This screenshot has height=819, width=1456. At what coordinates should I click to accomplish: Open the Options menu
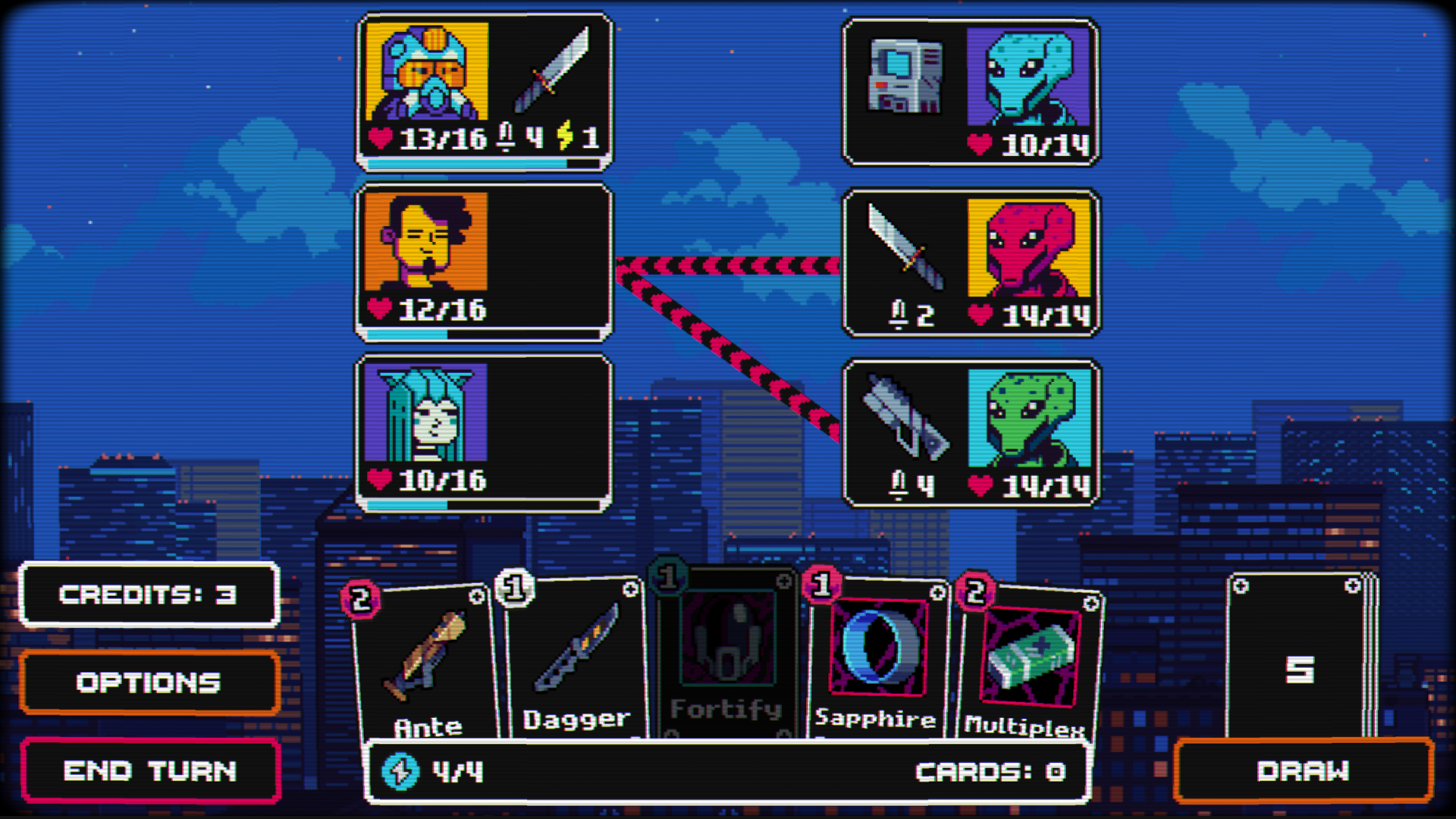(149, 682)
